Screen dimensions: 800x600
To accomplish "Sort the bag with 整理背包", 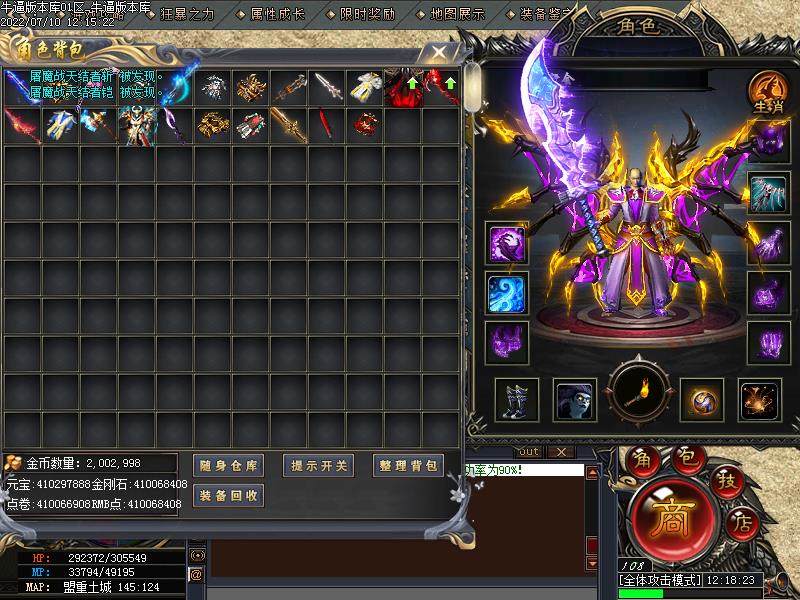I will tap(408, 465).
